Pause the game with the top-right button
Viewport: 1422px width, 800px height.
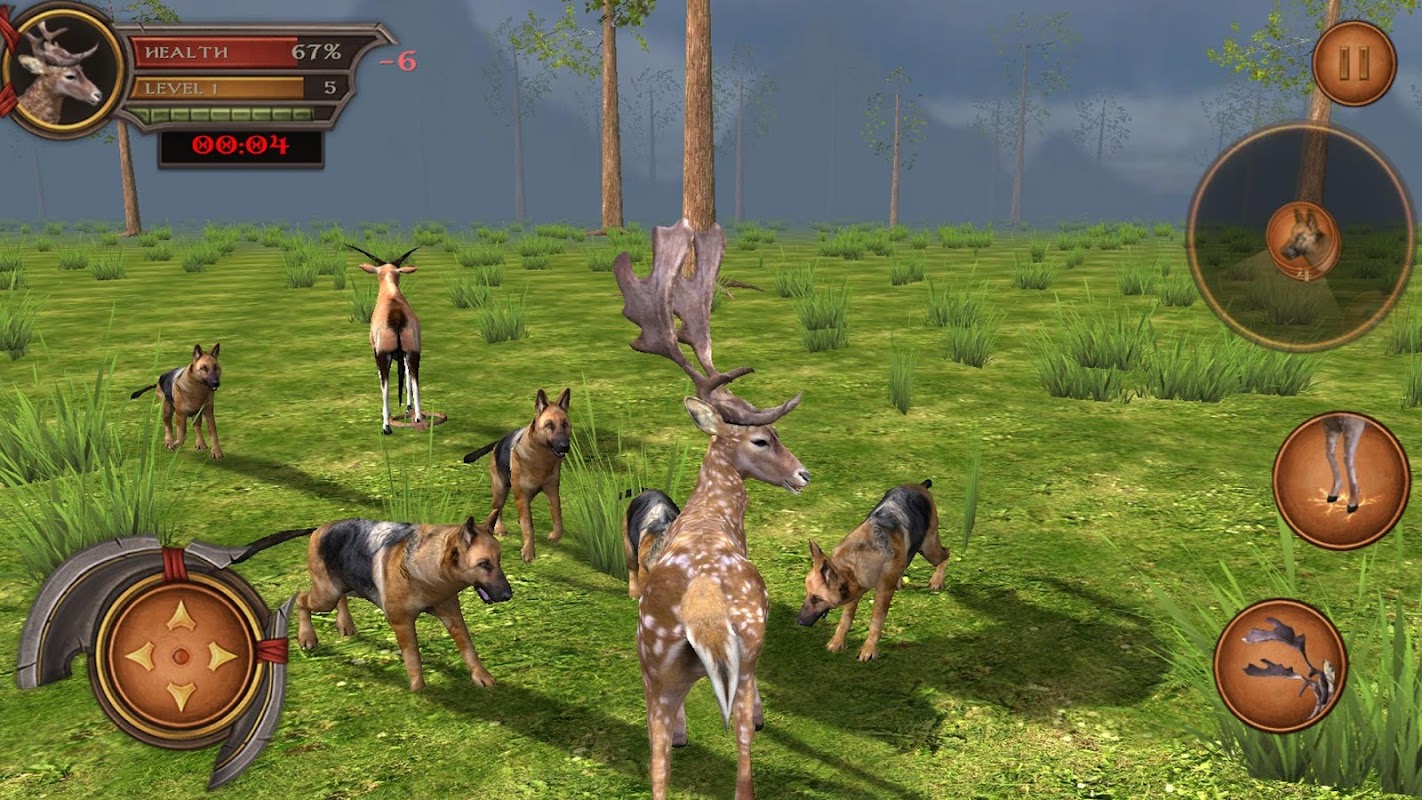(1354, 63)
